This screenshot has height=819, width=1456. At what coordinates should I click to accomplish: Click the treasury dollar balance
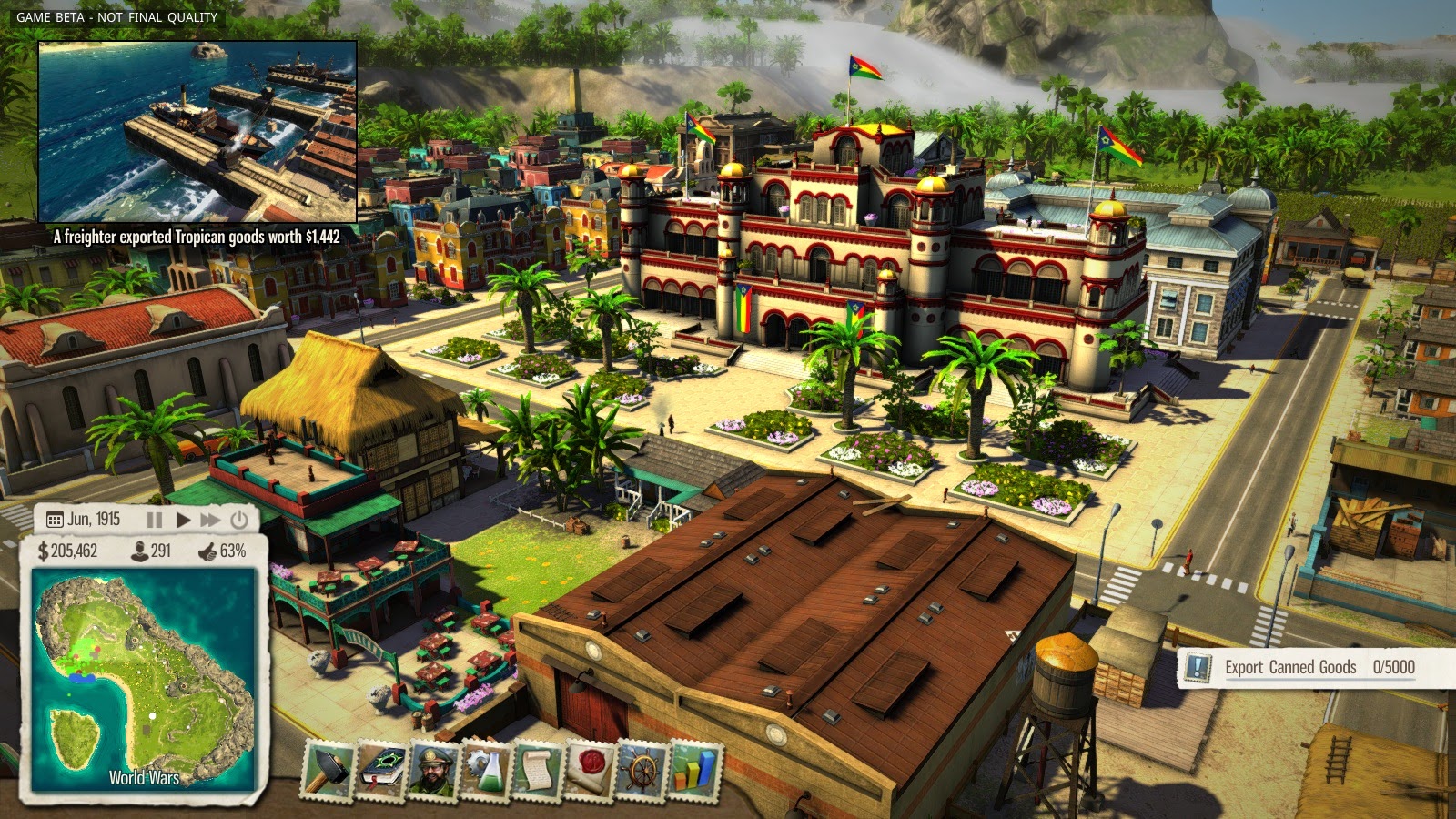tap(68, 551)
